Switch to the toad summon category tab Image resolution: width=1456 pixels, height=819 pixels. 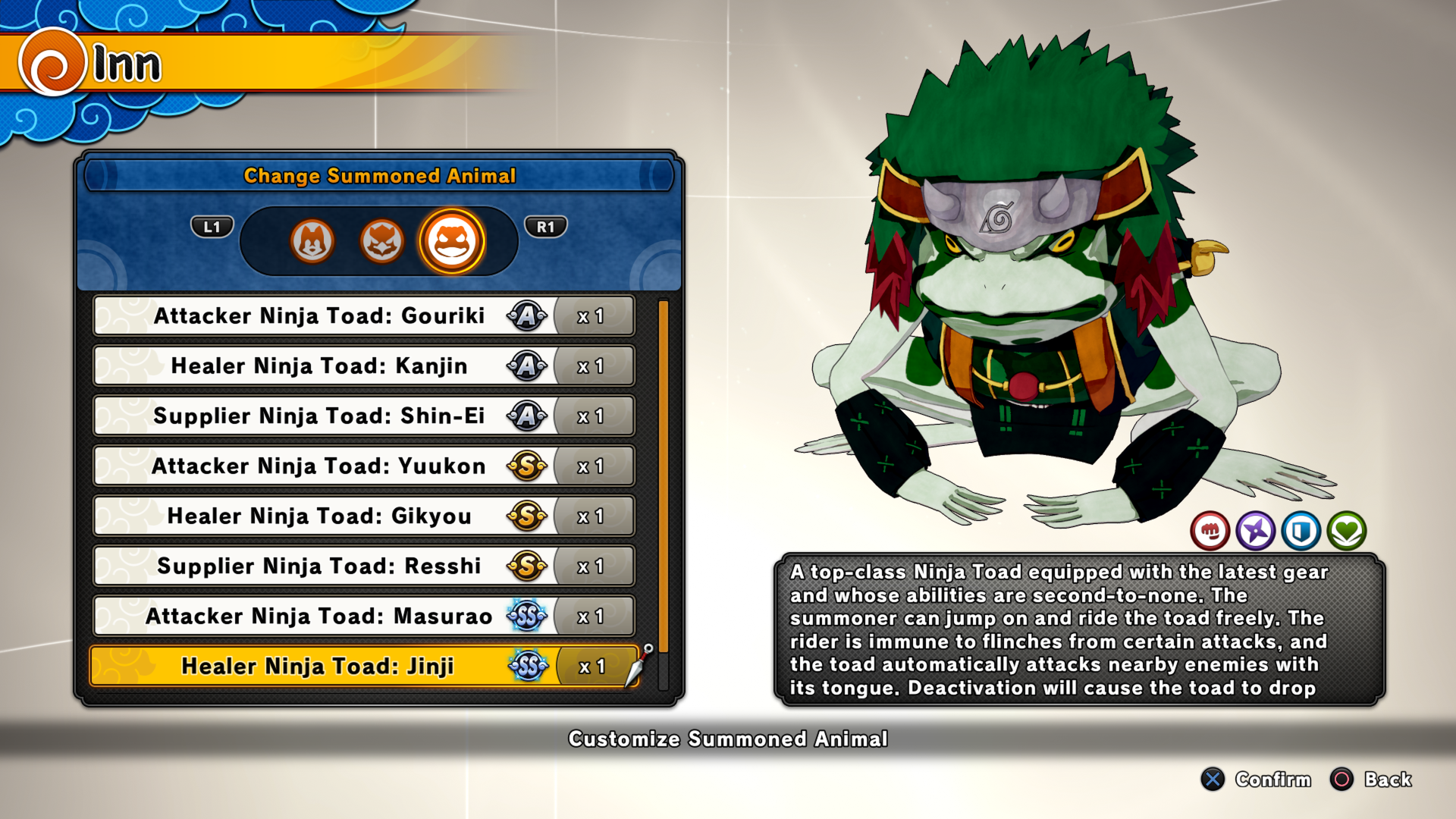point(451,241)
